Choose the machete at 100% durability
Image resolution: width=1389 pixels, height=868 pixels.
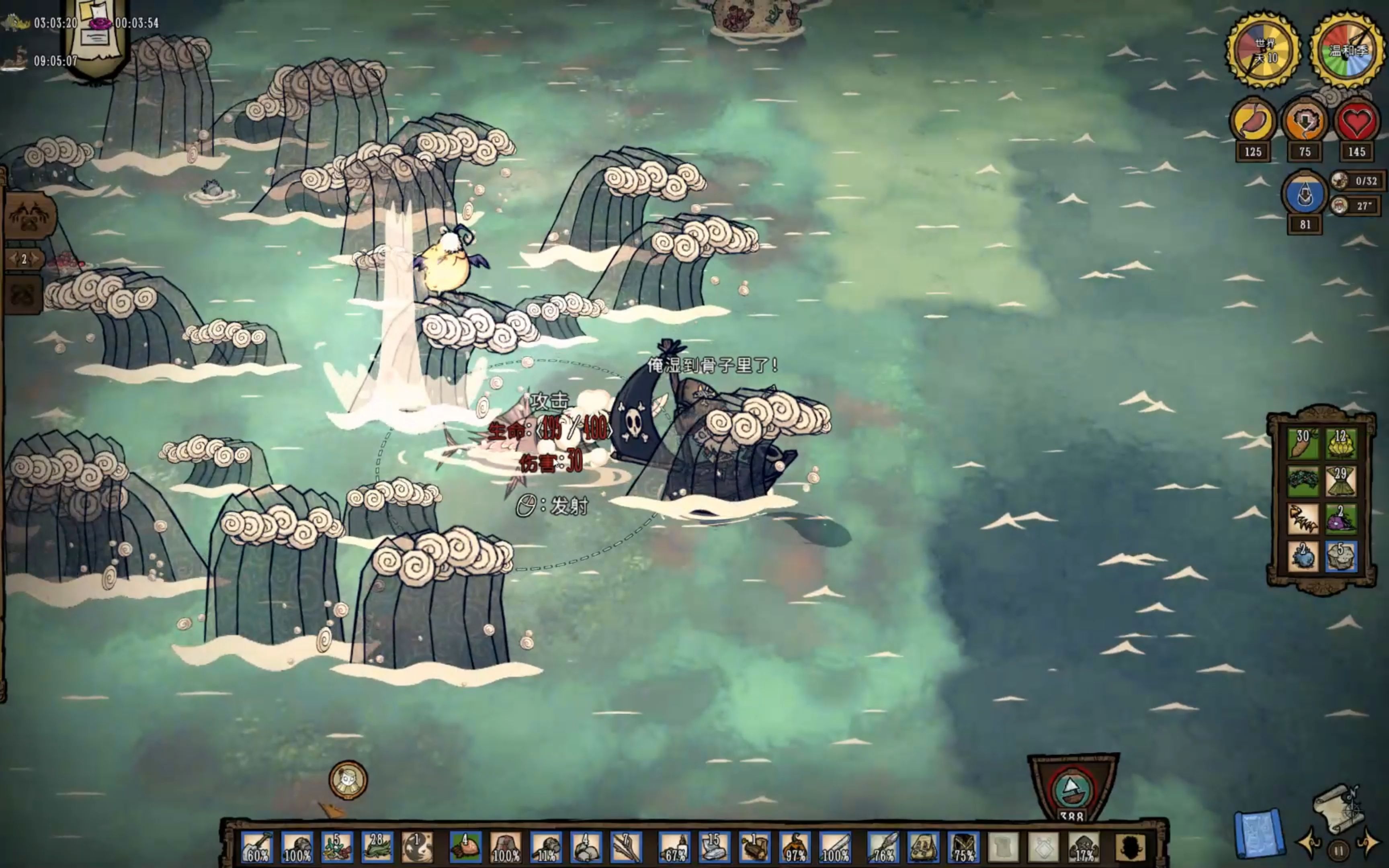pyautogui.click(x=835, y=847)
